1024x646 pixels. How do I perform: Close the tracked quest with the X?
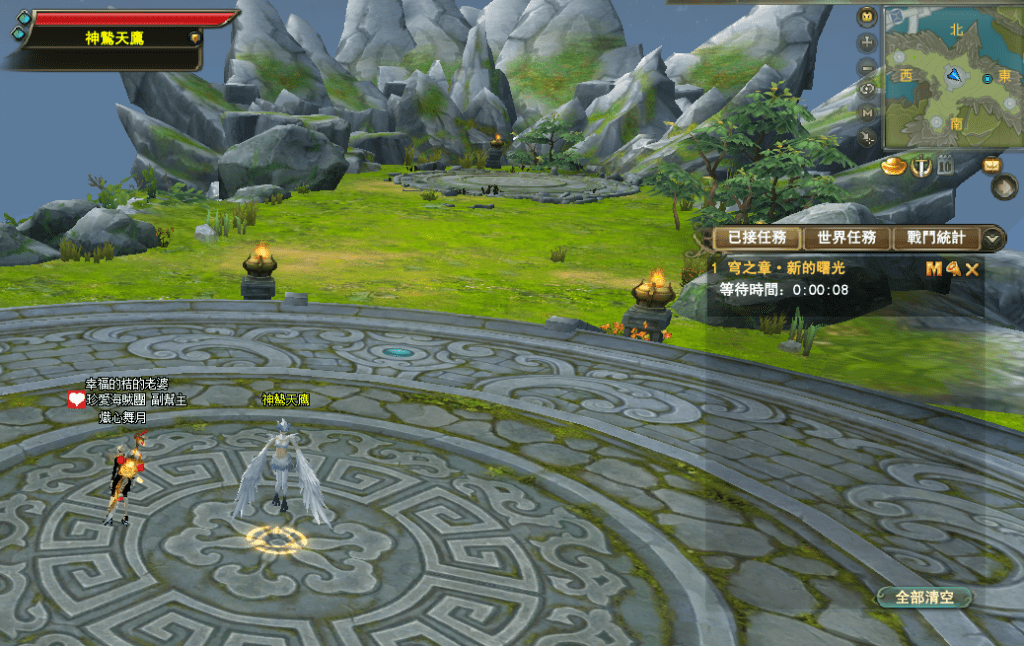click(972, 268)
